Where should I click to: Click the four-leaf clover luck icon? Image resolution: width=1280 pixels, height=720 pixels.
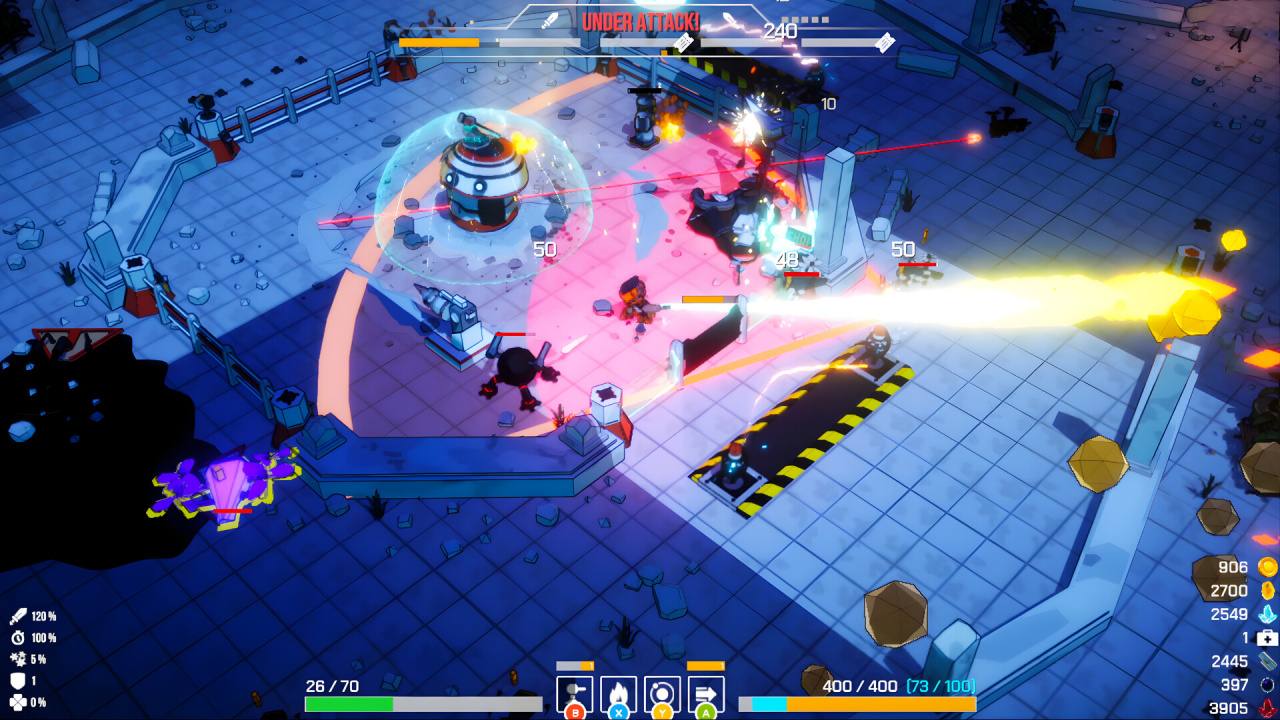coord(18,702)
